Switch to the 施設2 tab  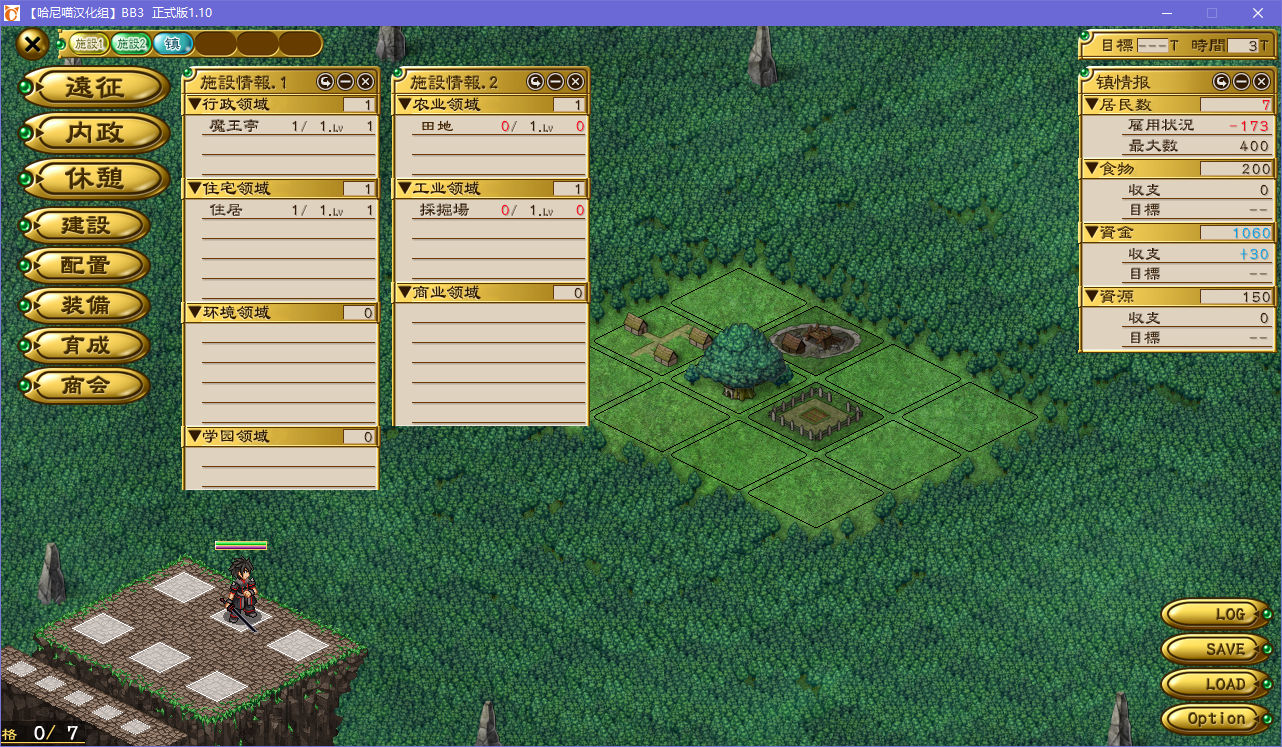[x=130, y=44]
